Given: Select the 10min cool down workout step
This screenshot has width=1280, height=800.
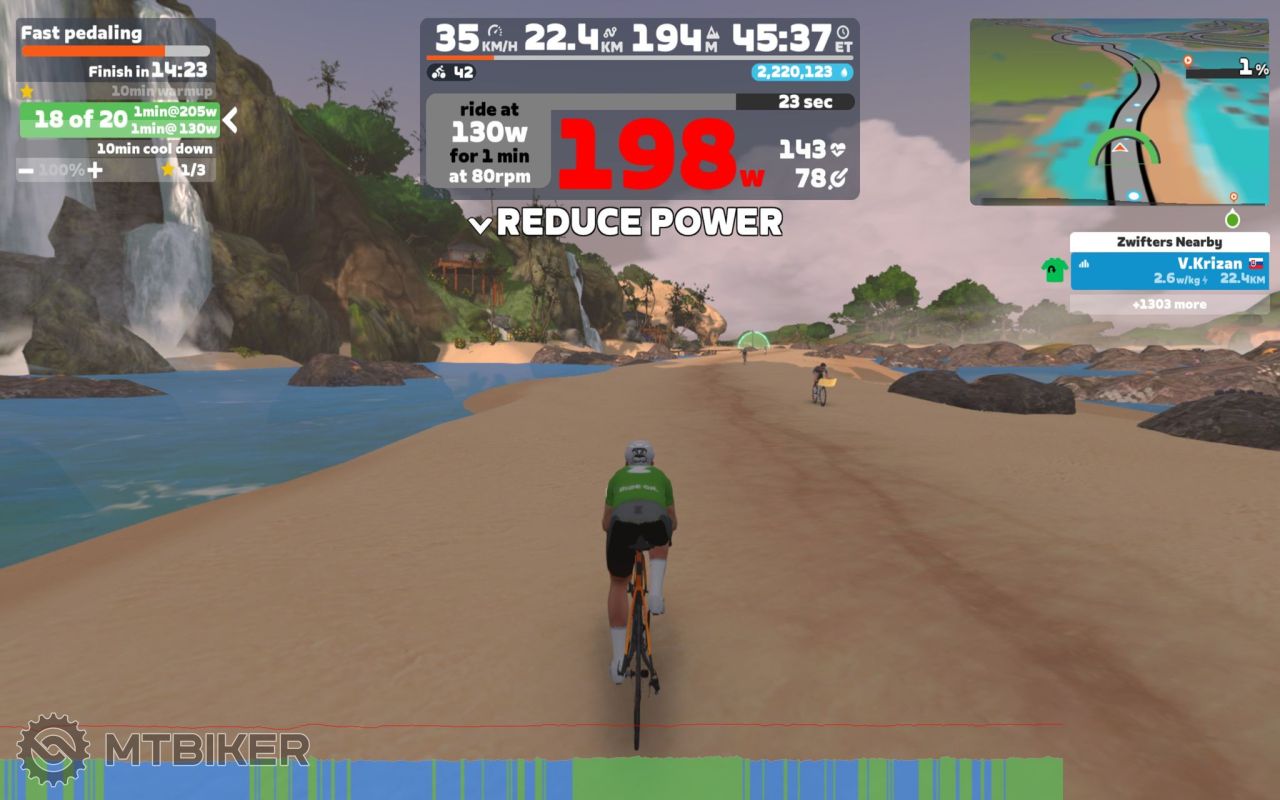Looking at the screenshot, I should [154, 149].
